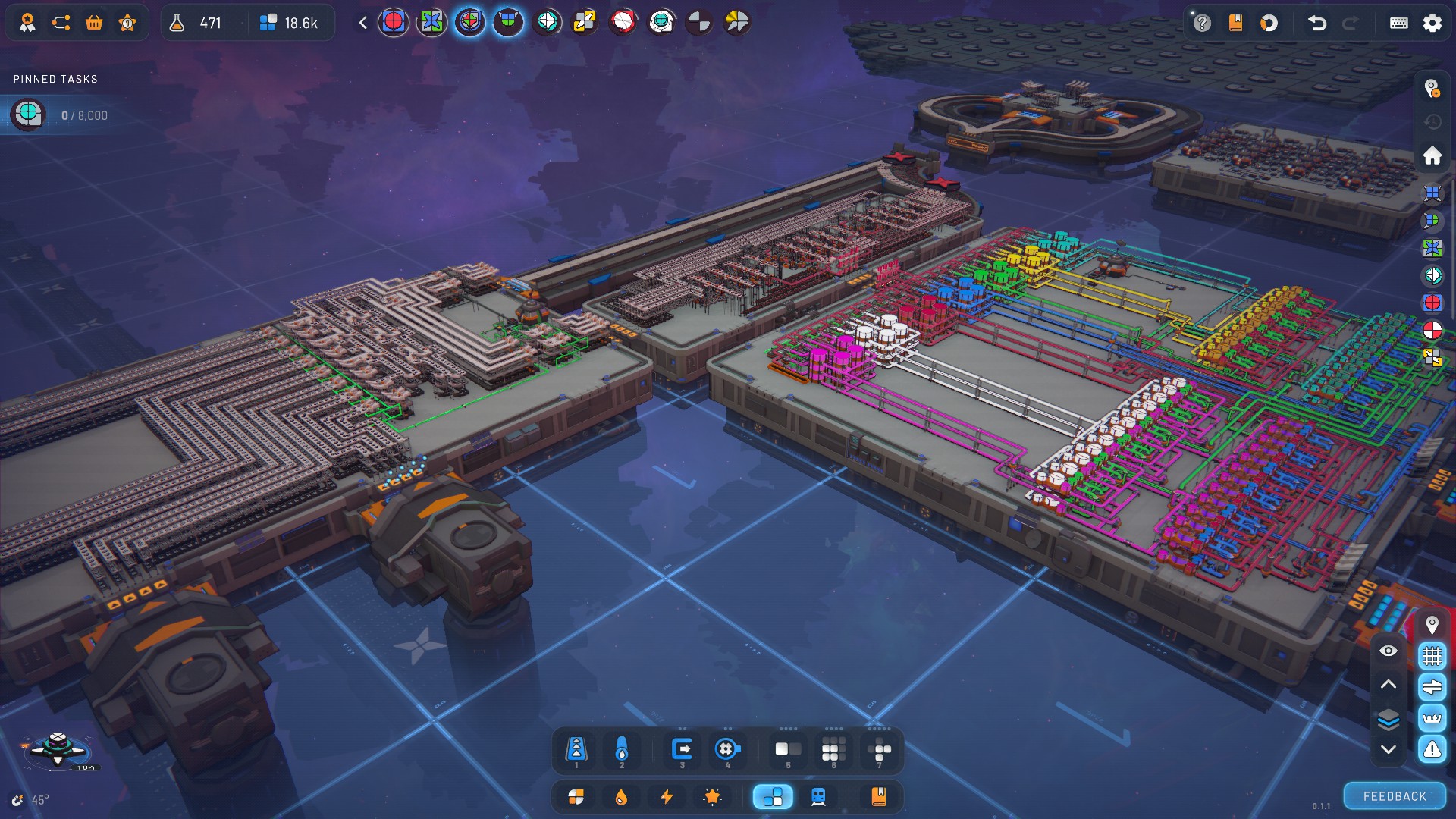
Task: Undo the last action
Action: (x=1316, y=23)
